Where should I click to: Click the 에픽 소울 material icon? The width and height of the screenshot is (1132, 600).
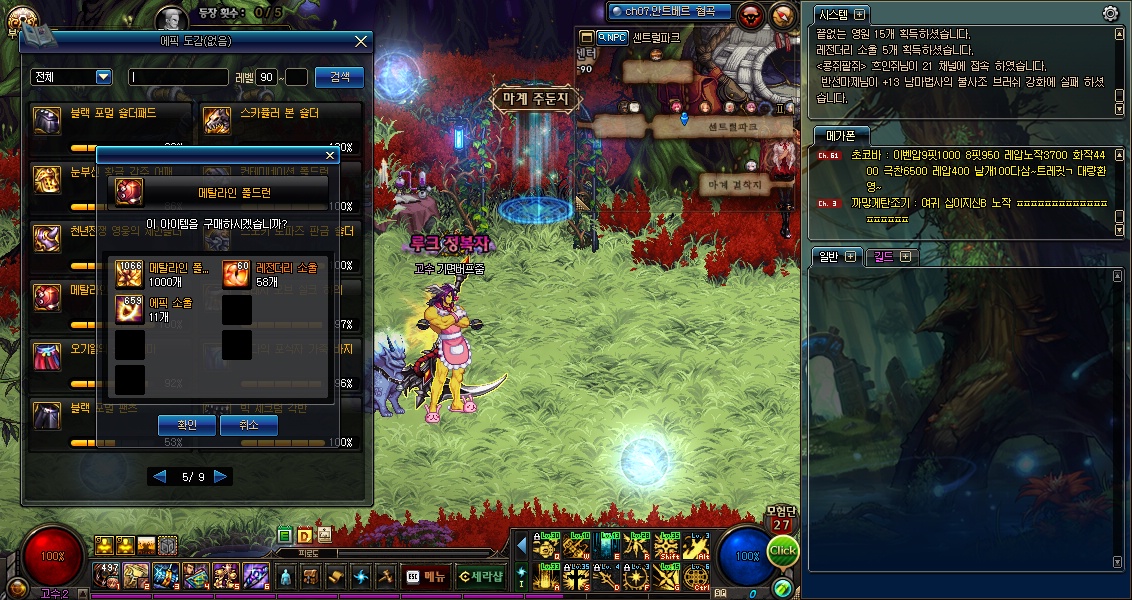point(130,309)
